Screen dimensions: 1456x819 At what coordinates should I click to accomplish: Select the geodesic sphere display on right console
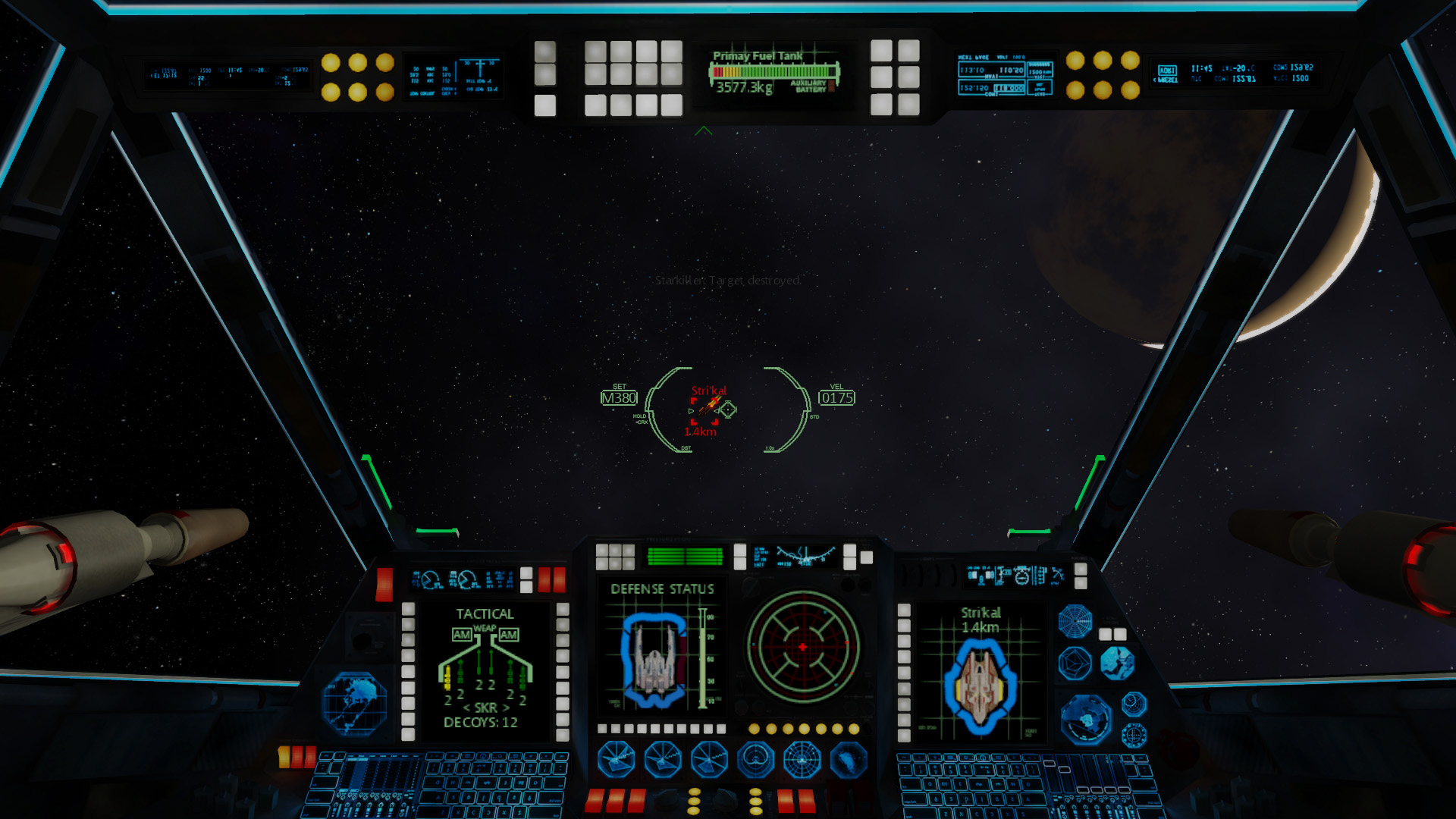point(1075,661)
